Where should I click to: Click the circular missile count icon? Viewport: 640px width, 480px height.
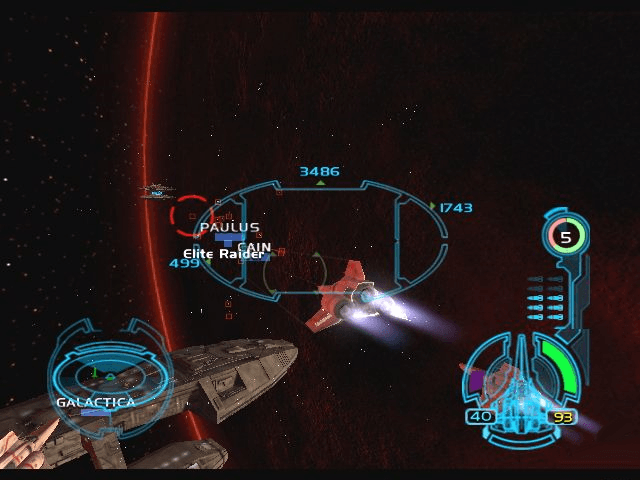pos(566,237)
